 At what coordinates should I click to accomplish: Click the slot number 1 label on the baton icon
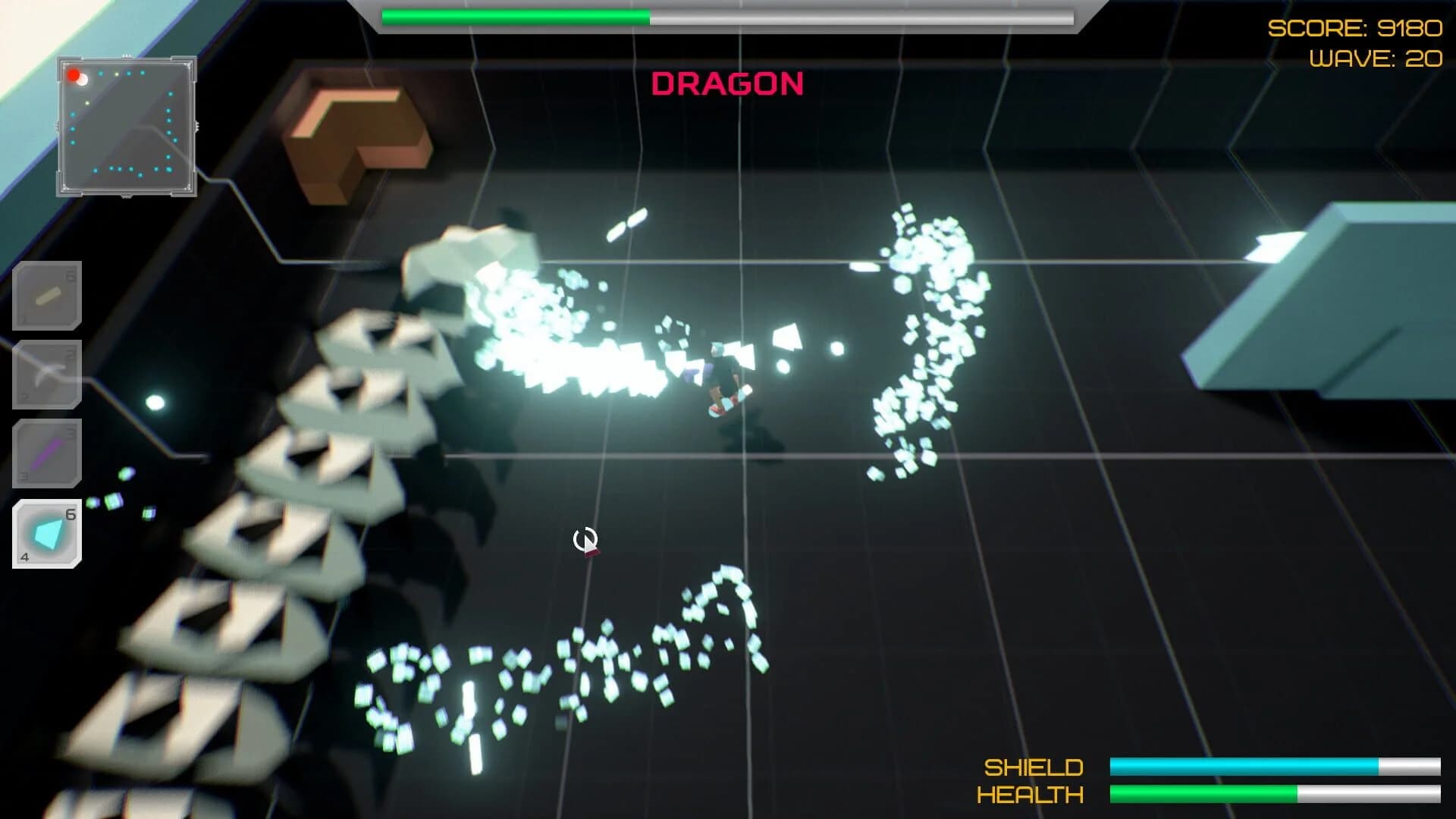tap(24, 317)
